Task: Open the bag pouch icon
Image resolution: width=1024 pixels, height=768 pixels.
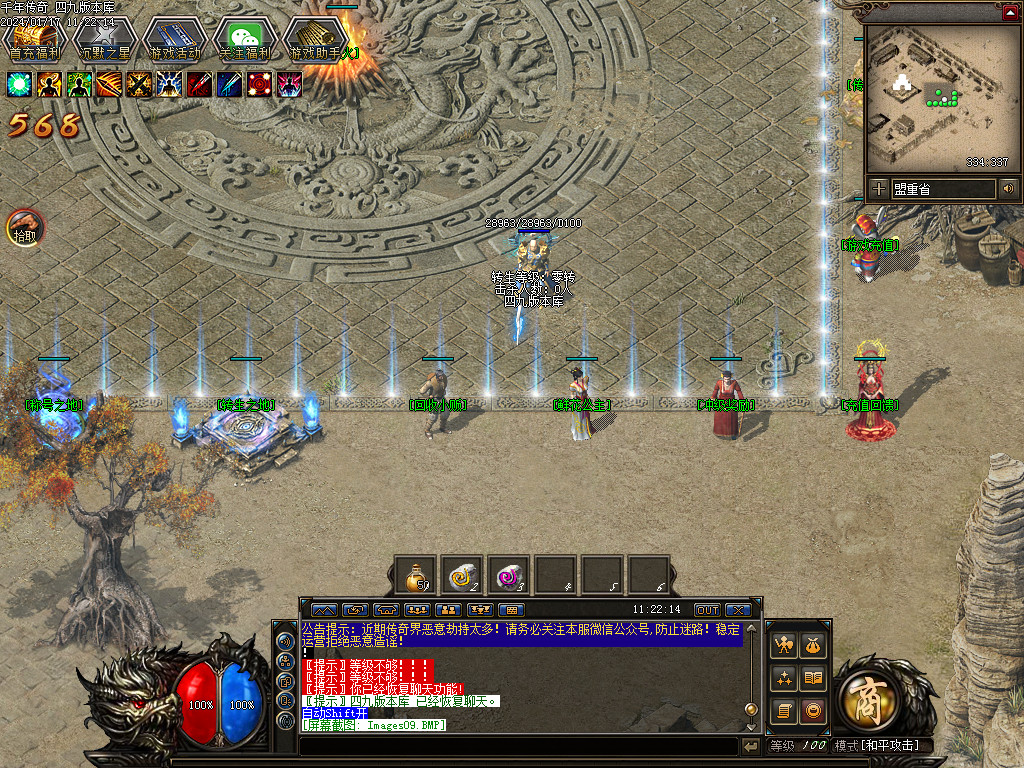Action: pyautogui.click(x=814, y=646)
